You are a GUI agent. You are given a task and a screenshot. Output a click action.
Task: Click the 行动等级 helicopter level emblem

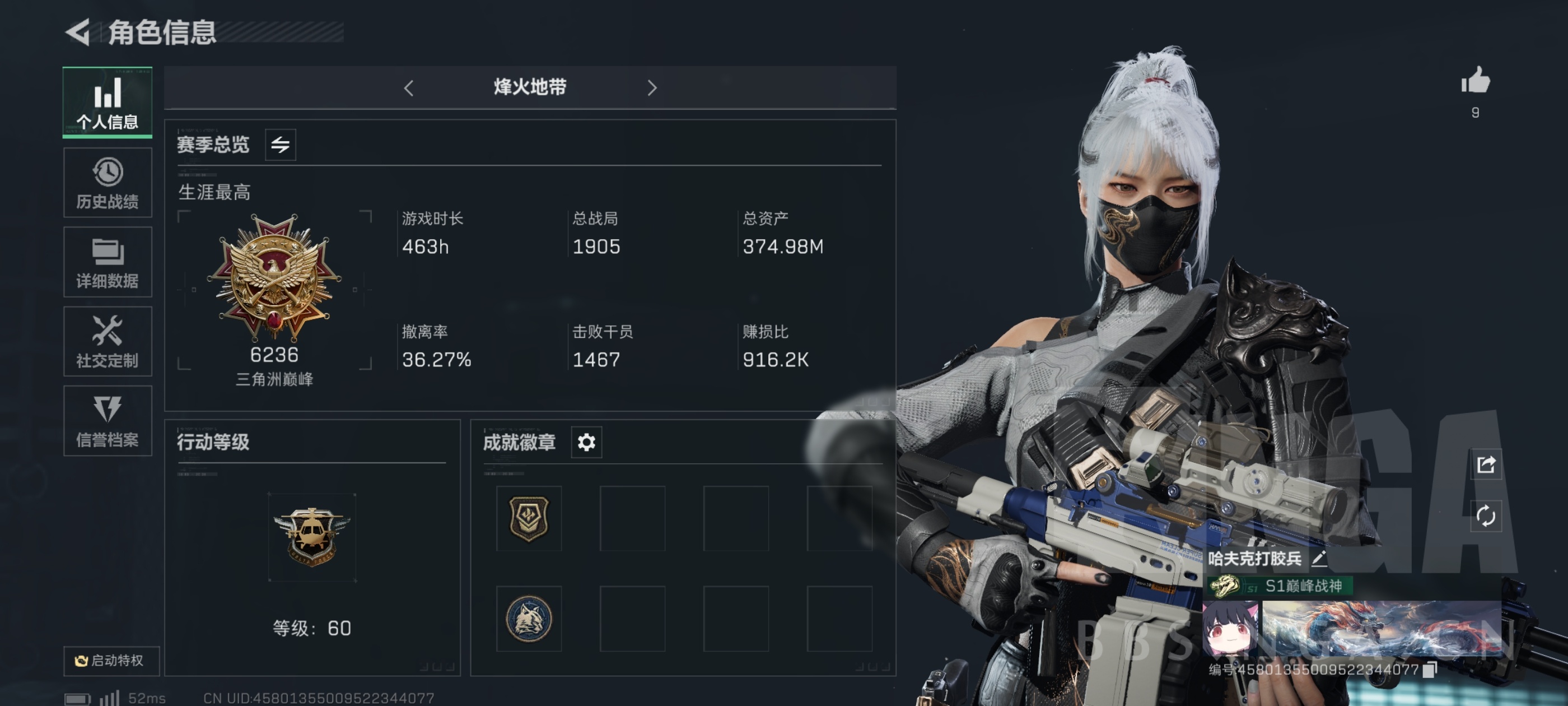point(312,536)
